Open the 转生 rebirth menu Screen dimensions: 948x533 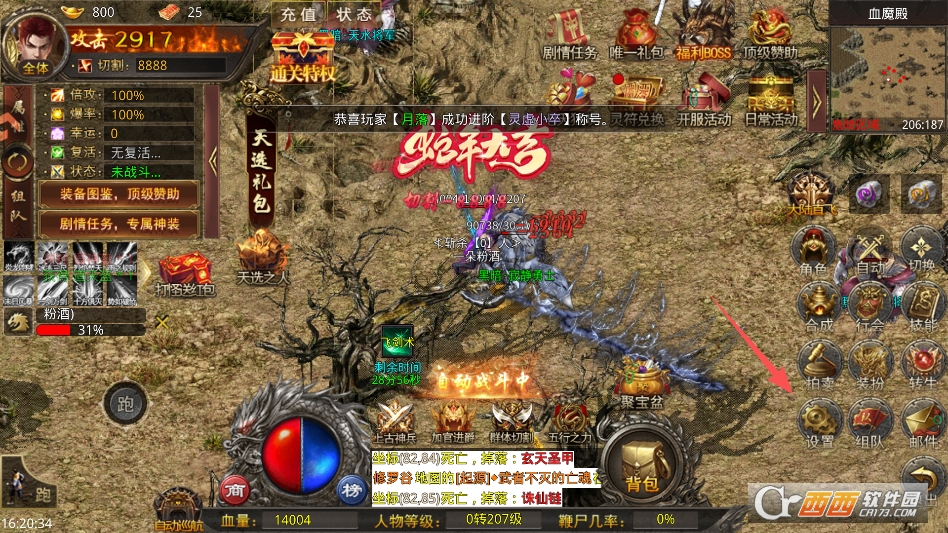pos(922,362)
